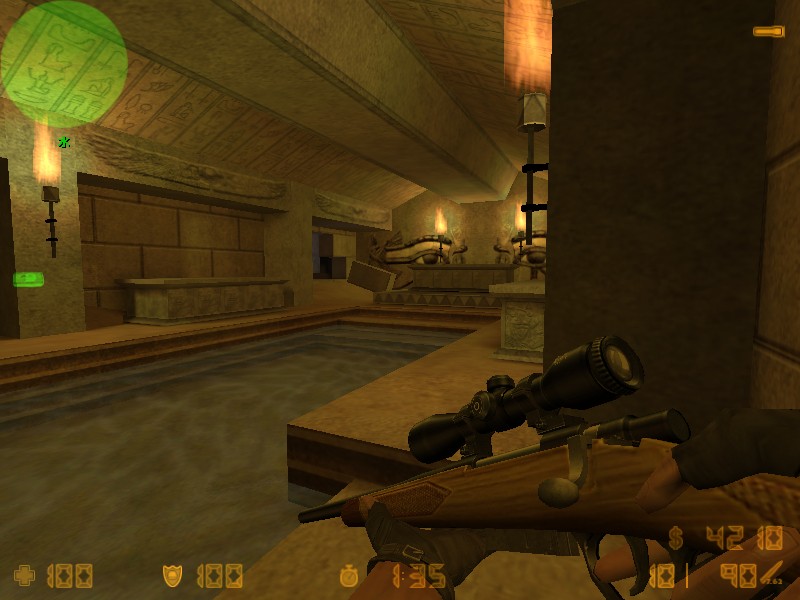The width and height of the screenshot is (800, 600).
Task: Select the orange flashlight icon
Action: (768, 32)
